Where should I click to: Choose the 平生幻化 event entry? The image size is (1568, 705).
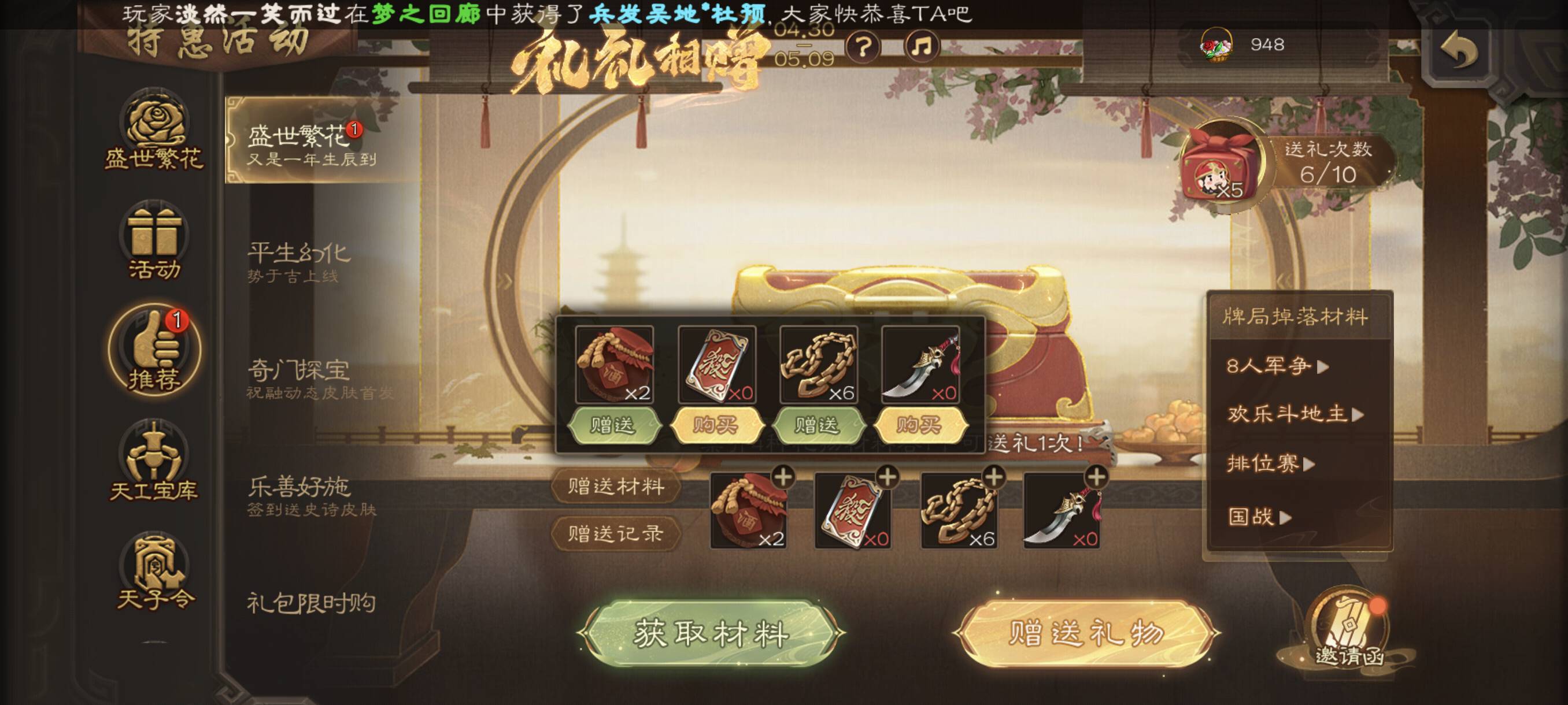[299, 261]
